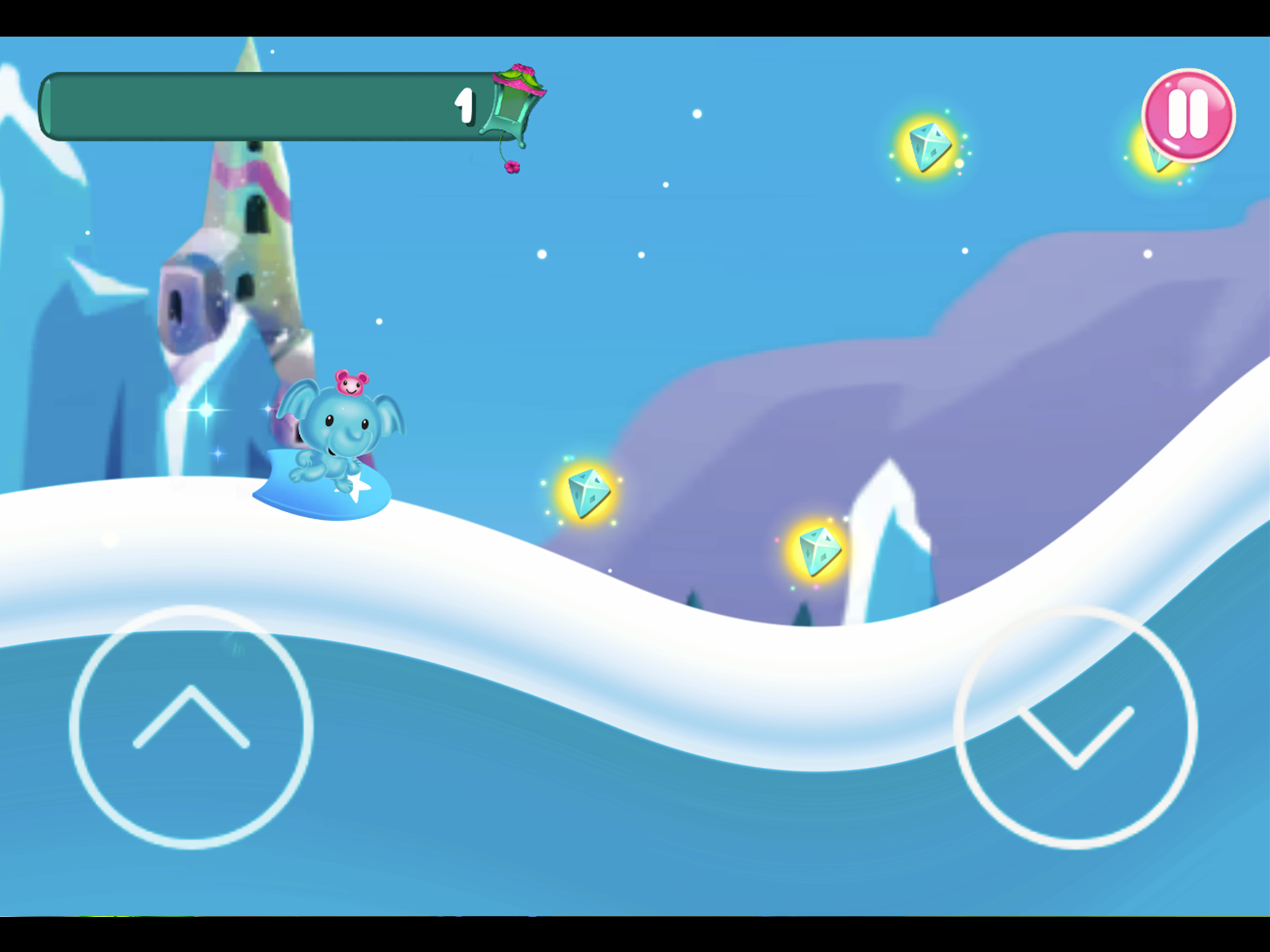Tap the glowing gem on the lower slope
The image size is (1270, 952).
[x=819, y=552]
